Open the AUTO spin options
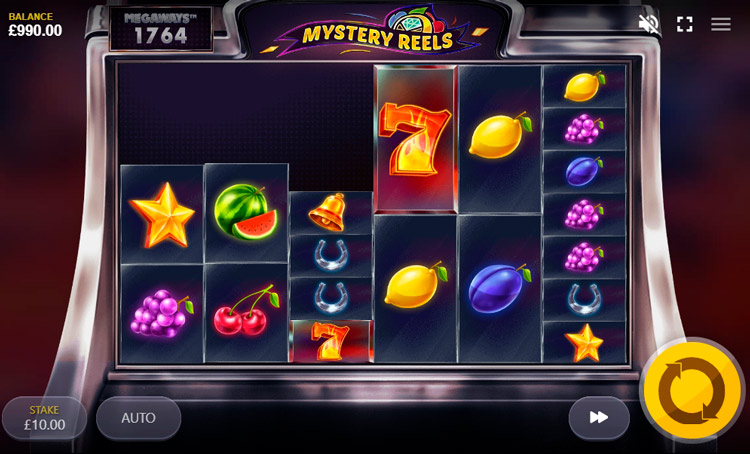This screenshot has width=750, height=454. (x=138, y=418)
